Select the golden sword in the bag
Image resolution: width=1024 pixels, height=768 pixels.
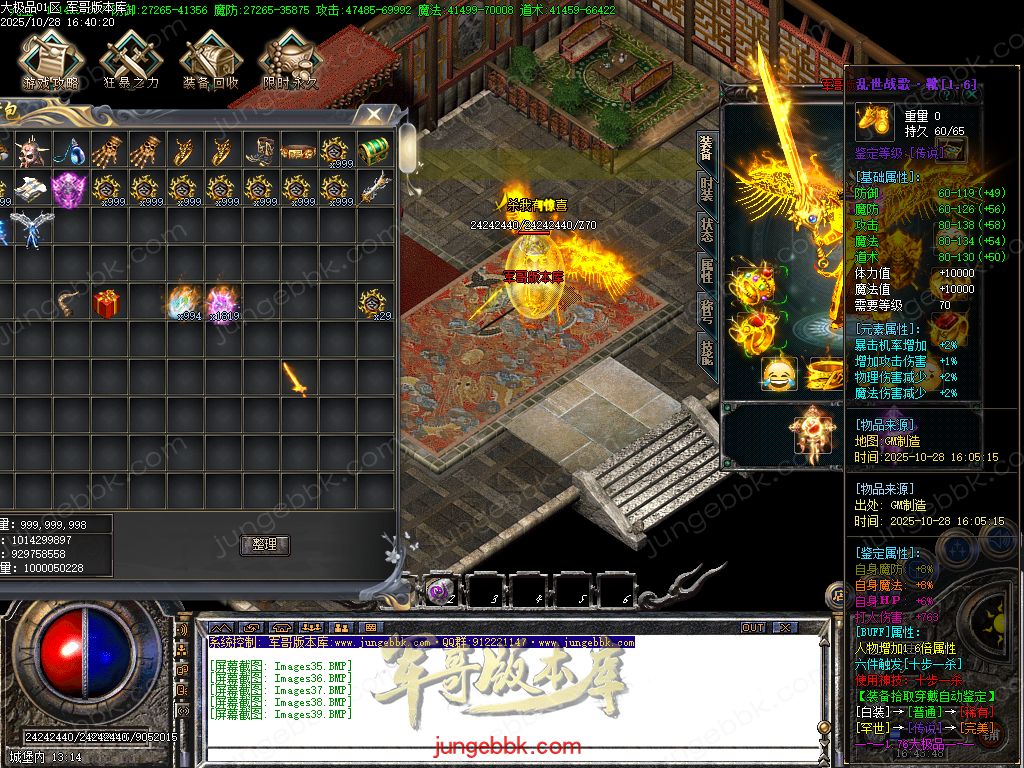click(x=296, y=379)
